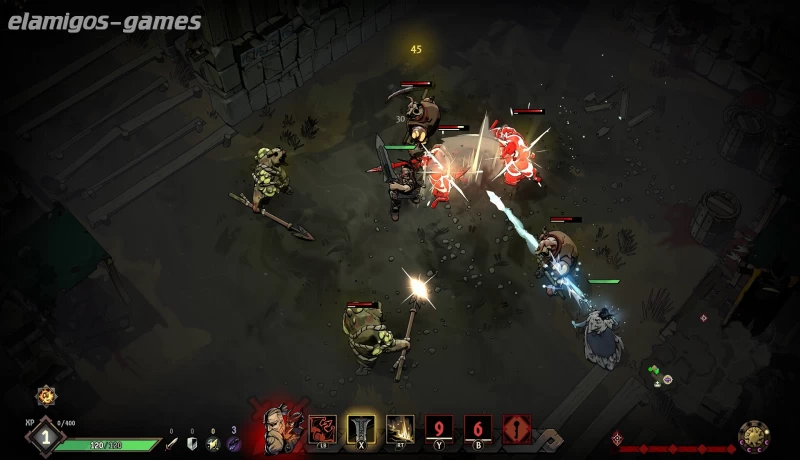Image resolution: width=800 pixels, height=460 pixels.
Task: Click the ability slot showing 9
Action: point(439,429)
